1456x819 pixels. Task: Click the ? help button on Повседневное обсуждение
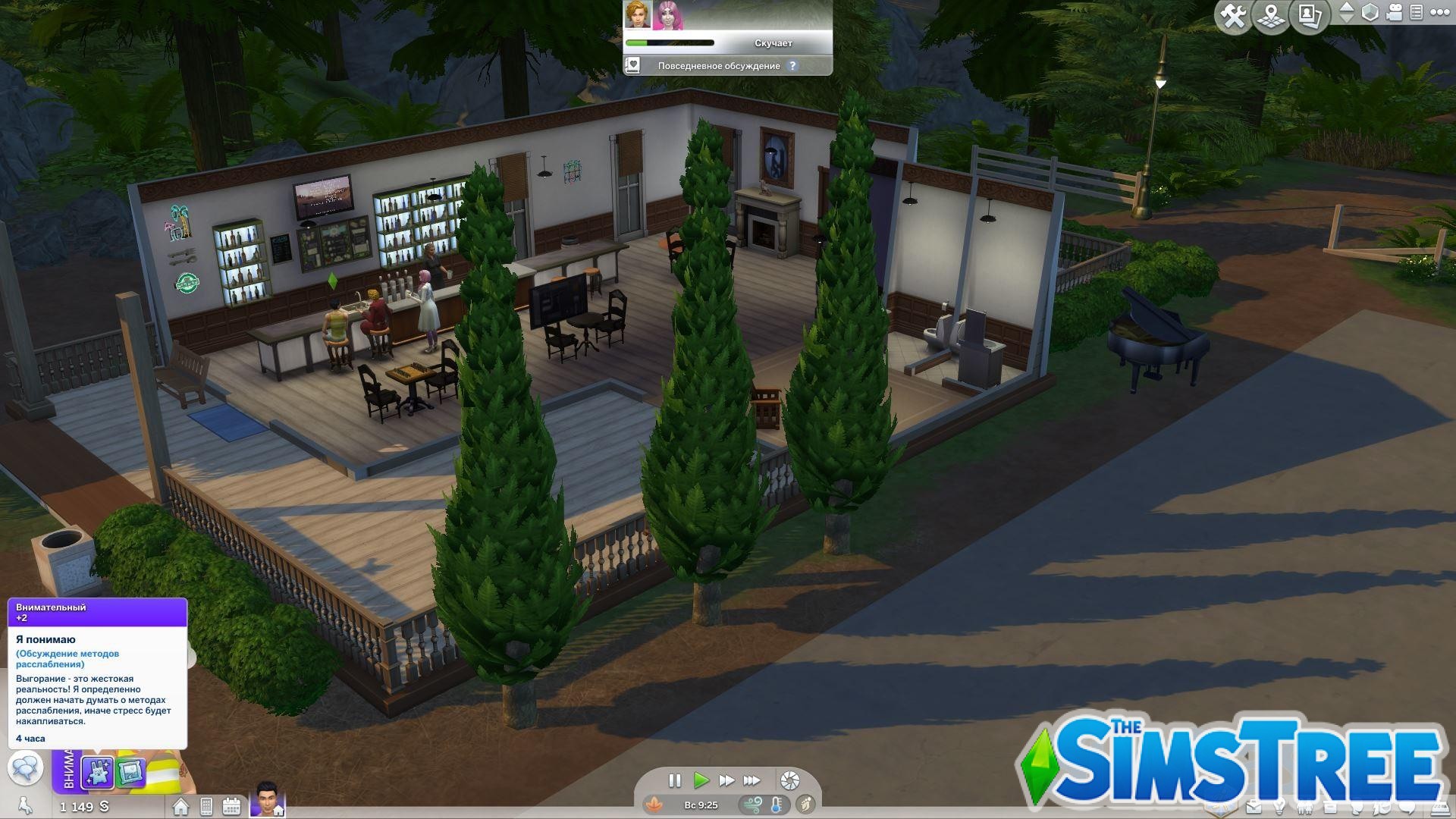click(x=793, y=66)
